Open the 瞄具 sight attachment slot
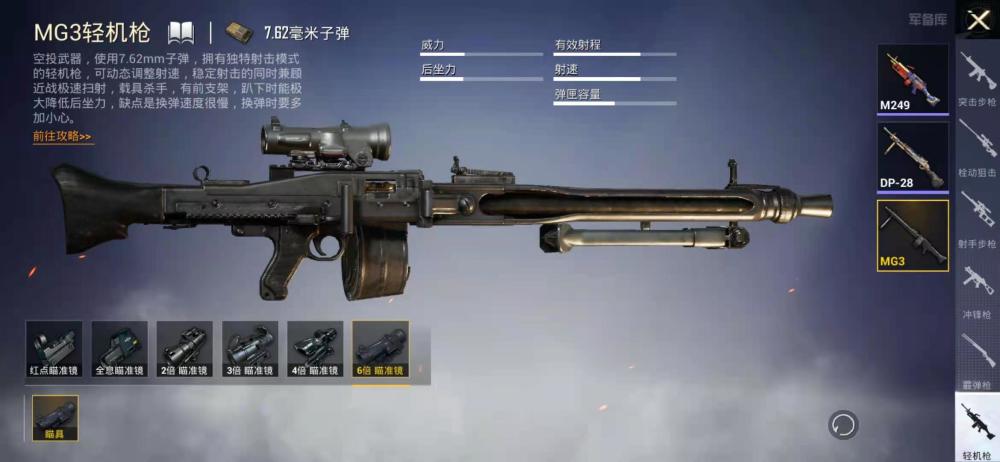 55,417
